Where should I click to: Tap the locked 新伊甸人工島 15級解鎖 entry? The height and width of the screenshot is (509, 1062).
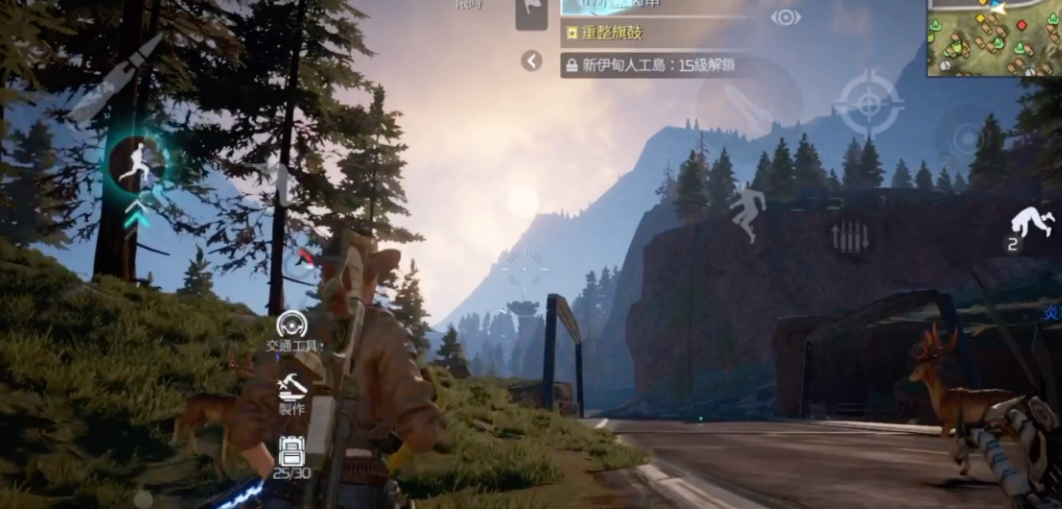(649, 65)
